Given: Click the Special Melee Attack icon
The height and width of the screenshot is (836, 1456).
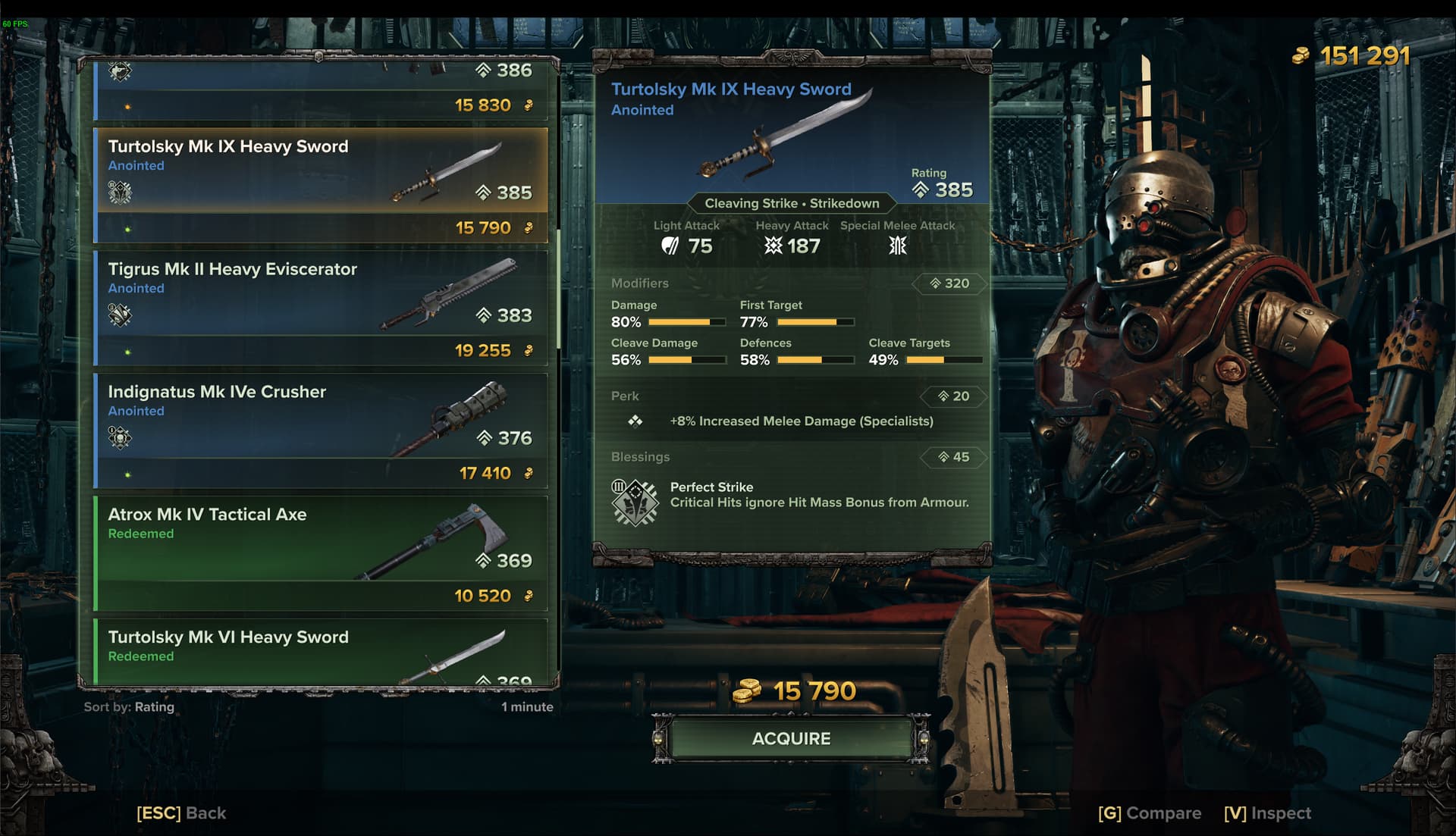Looking at the screenshot, I should click(x=898, y=246).
